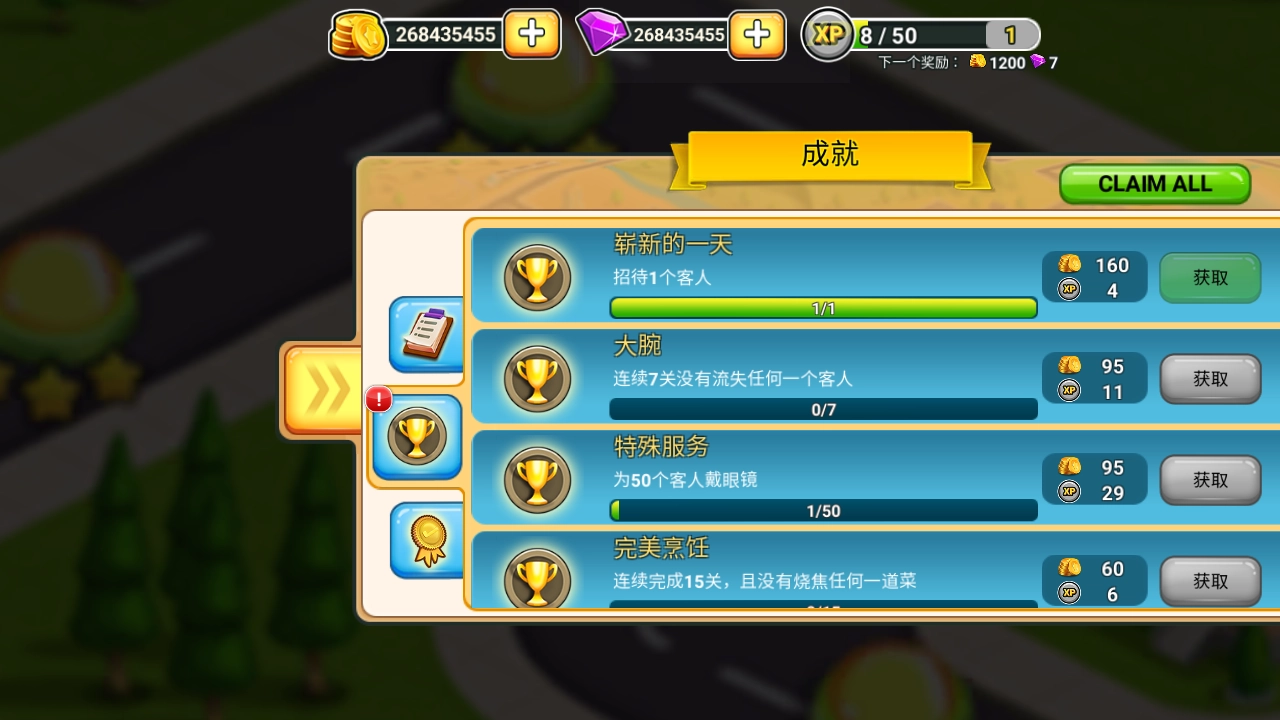
Task: Select the XP badge icon
Action: pyautogui.click(x=828, y=35)
